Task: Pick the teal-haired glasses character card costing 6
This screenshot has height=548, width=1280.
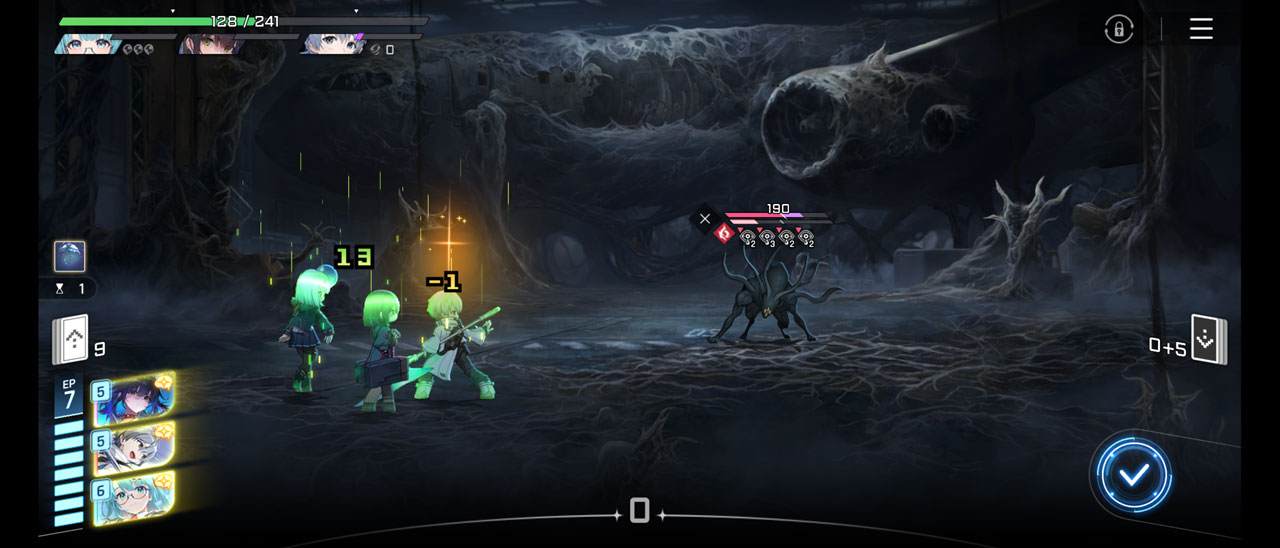Action: (x=134, y=498)
